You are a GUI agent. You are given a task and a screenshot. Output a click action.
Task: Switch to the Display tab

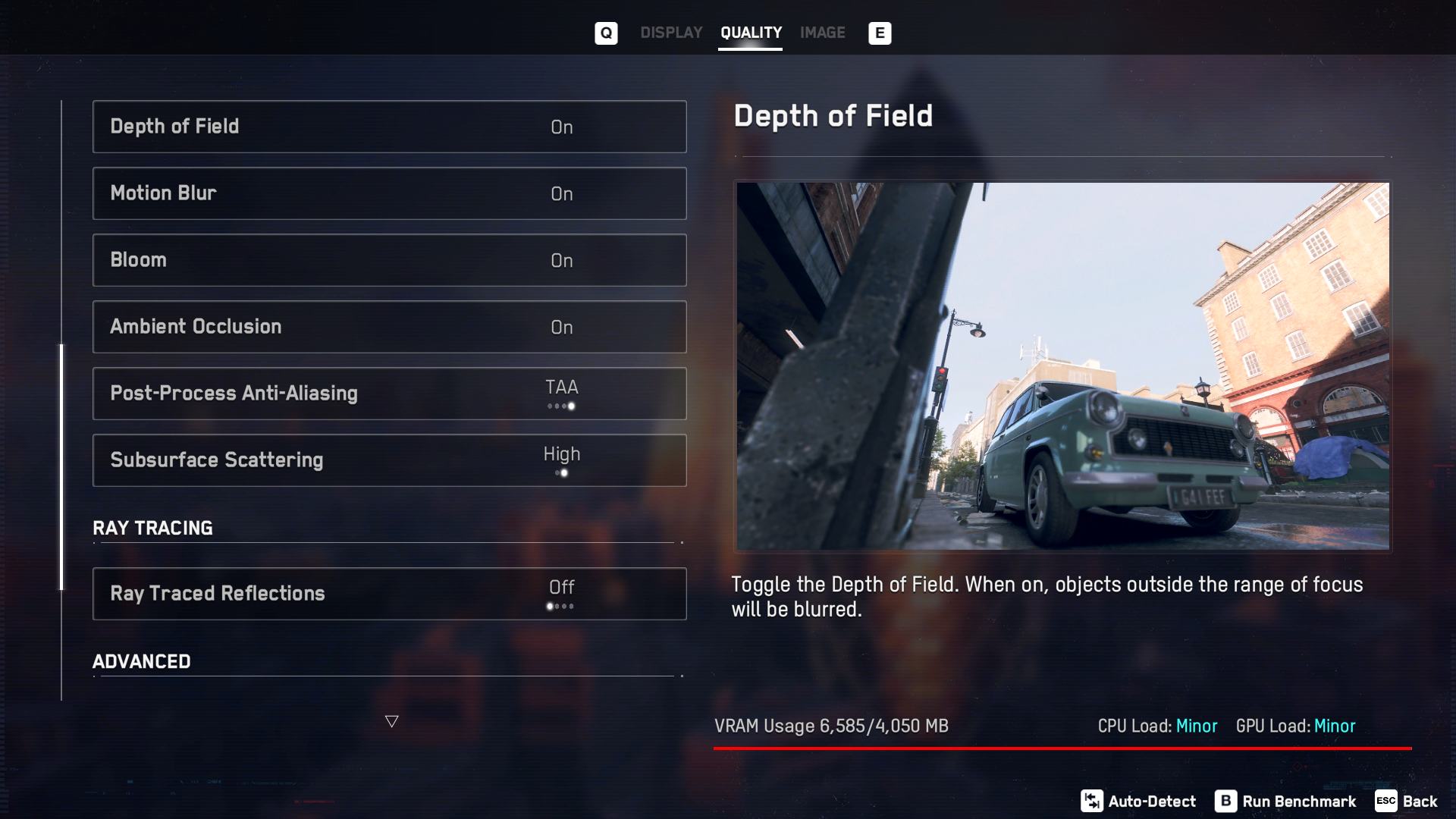(671, 33)
